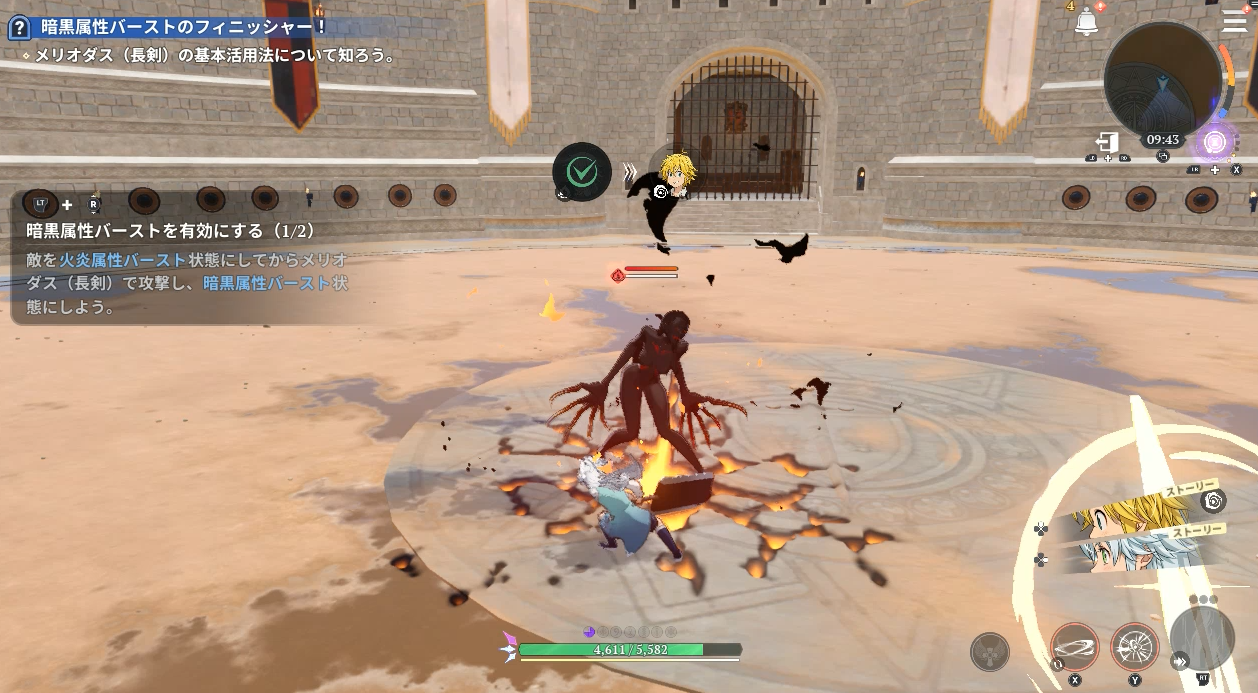Trigger the large ultimate attack button
The width and height of the screenshot is (1258, 693).
tap(1203, 638)
